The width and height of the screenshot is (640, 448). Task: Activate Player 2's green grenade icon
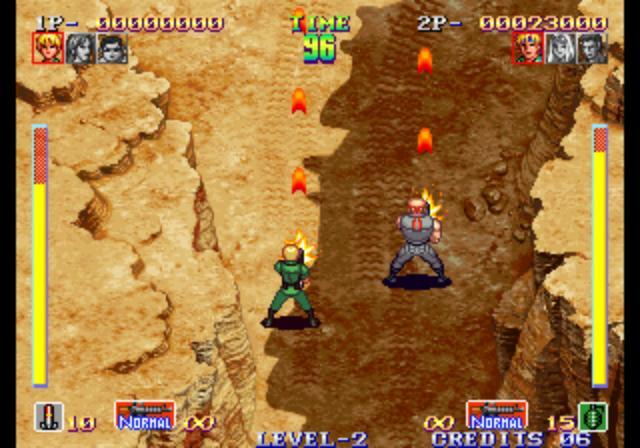tap(592, 416)
